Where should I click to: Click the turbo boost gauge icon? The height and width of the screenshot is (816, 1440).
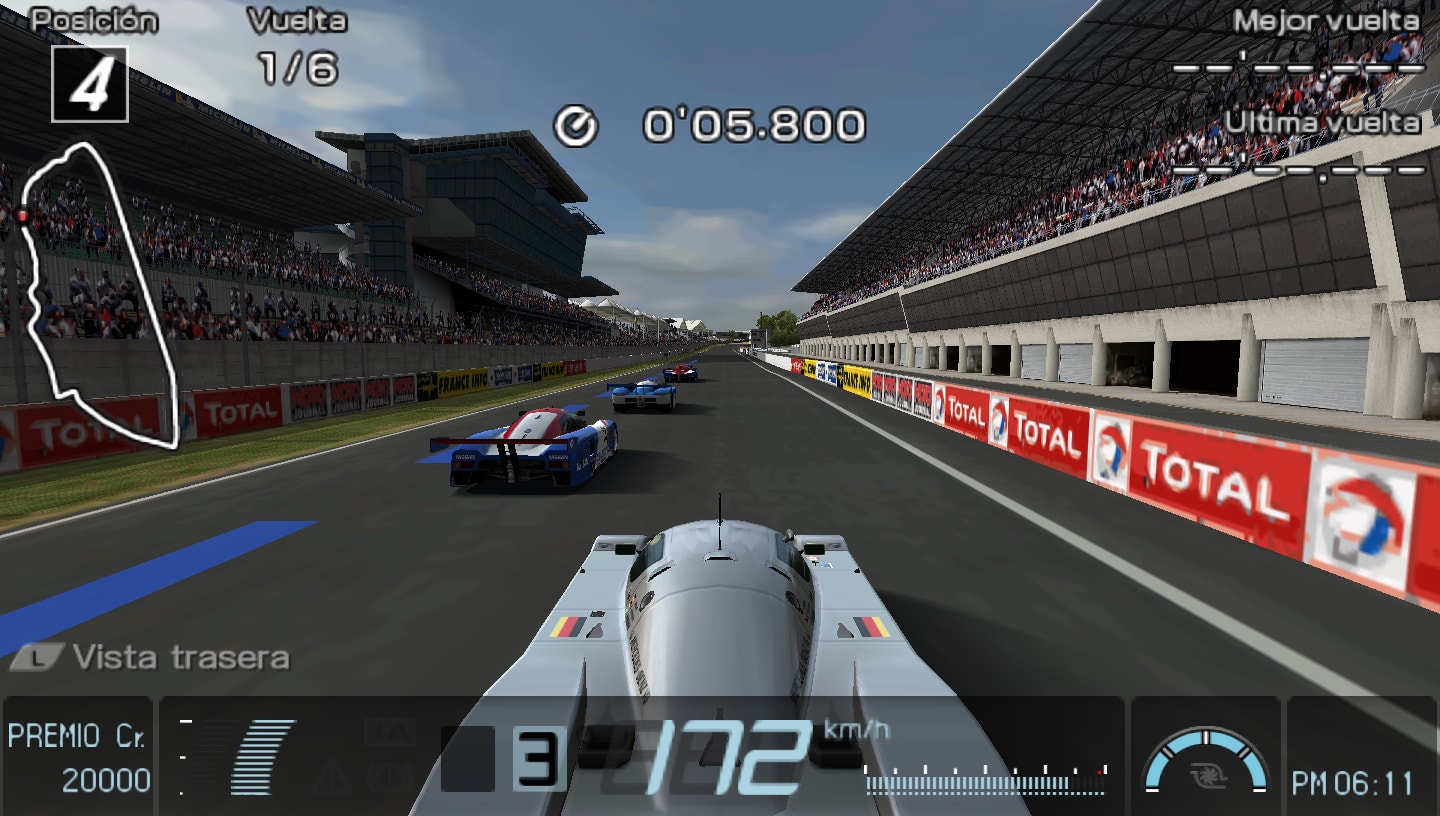pos(1207,760)
